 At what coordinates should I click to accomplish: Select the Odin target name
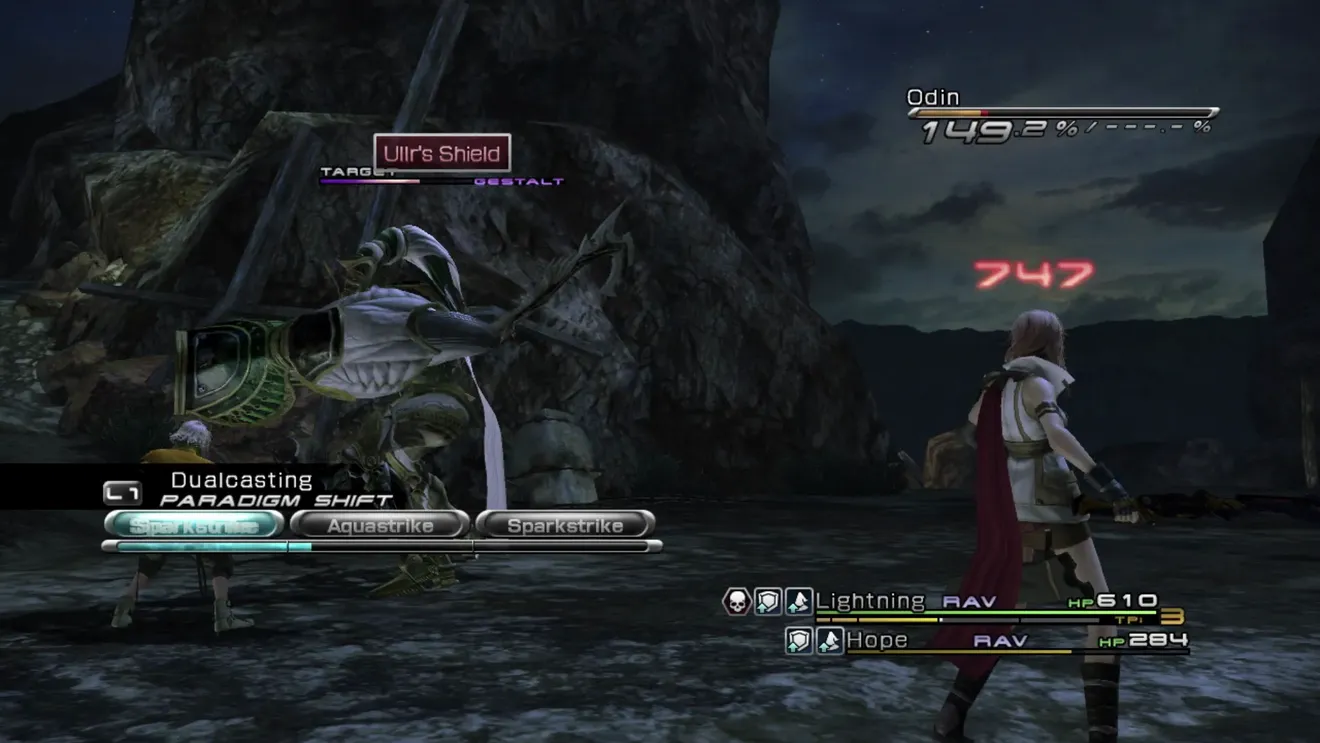932,98
